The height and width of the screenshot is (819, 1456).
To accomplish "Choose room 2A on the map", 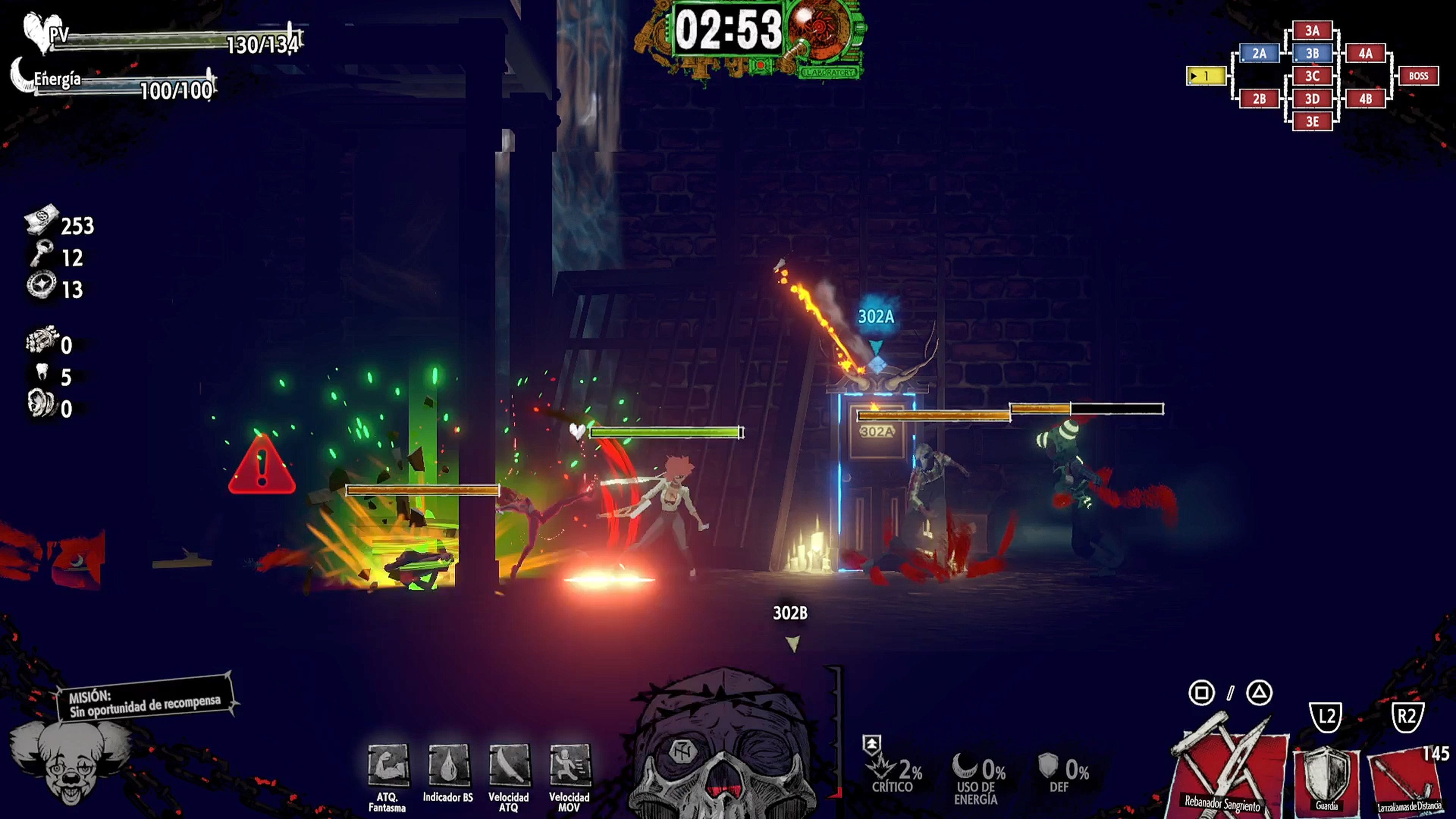I will [x=1259, y=53].
